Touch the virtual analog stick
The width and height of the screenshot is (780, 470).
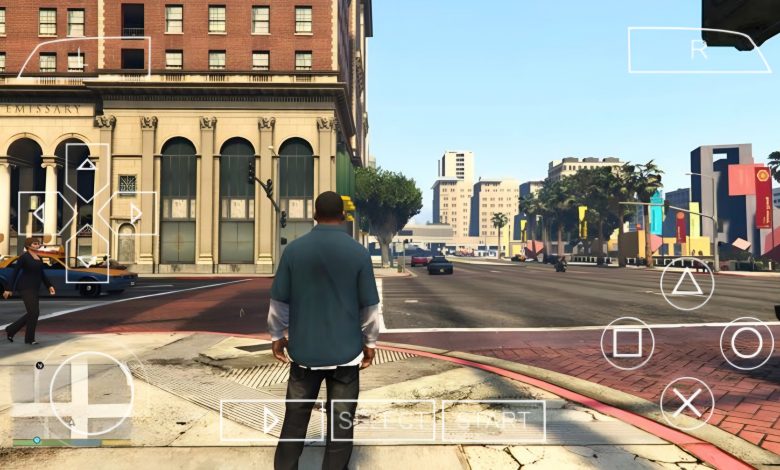coord(91,393)
